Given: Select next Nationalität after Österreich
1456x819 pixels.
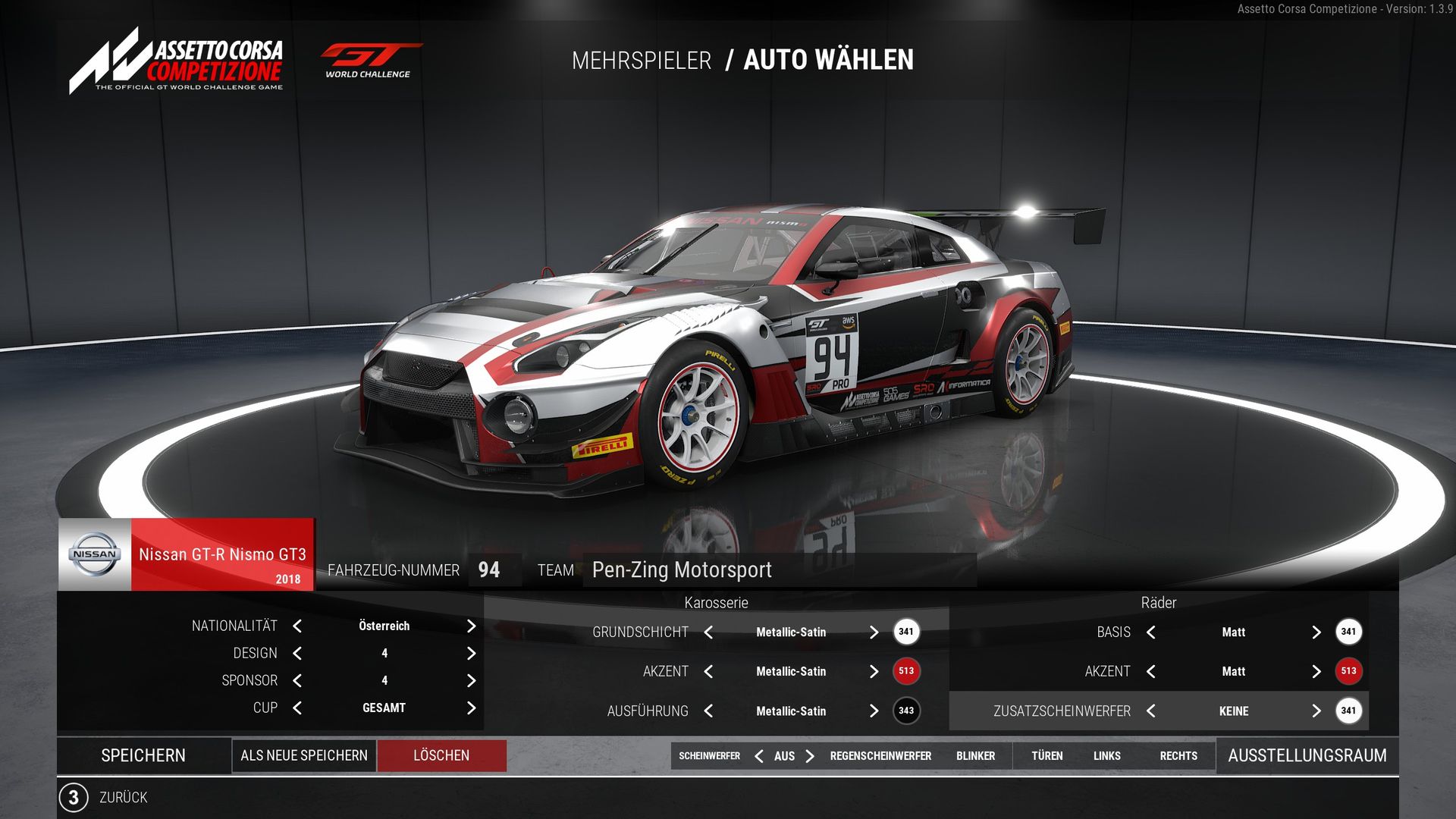Looking at the screenshot, I should (471, 626).
